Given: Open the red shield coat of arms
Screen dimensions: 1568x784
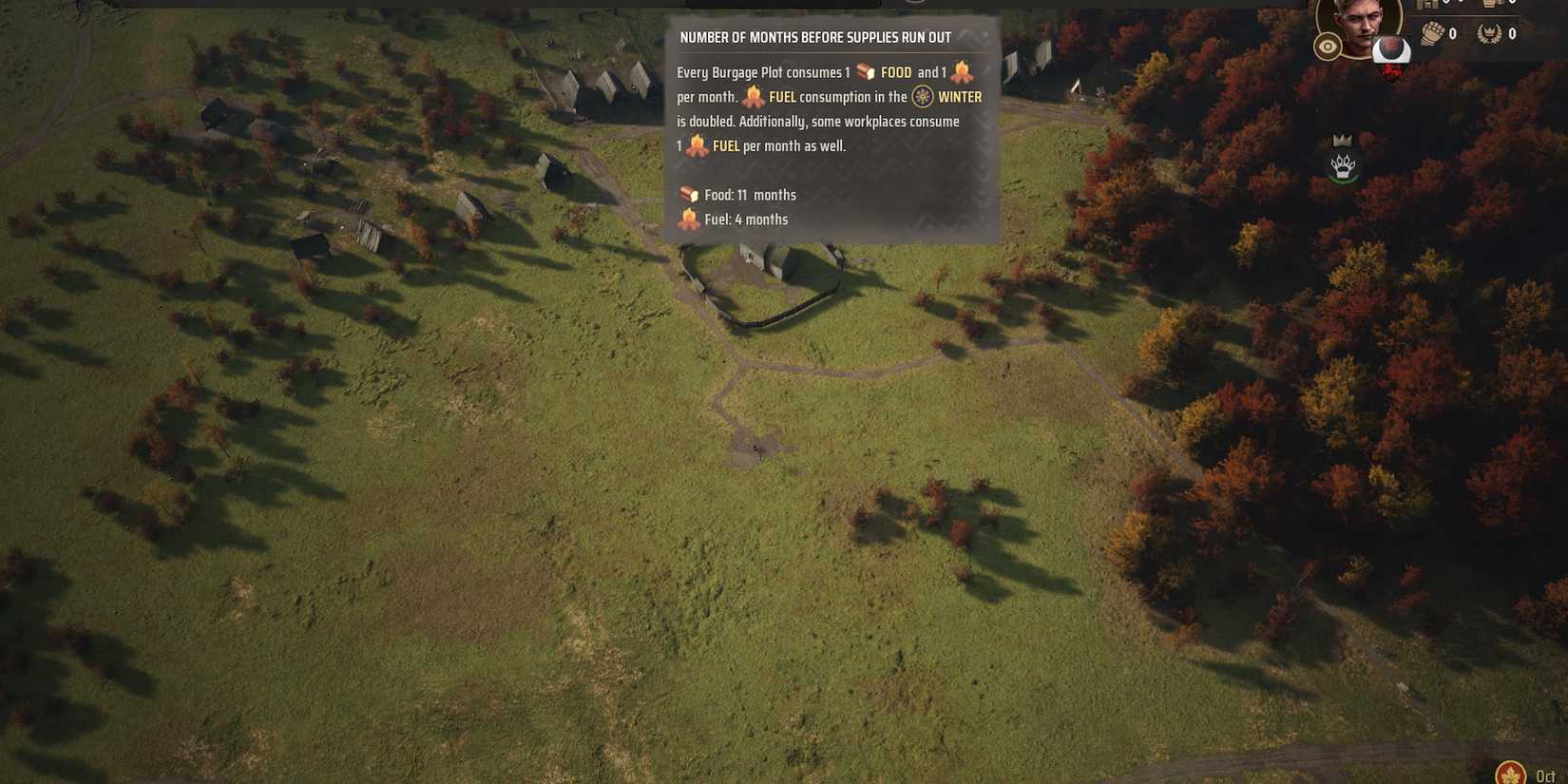Looking at the screenshot, I should pos(1391,68).
